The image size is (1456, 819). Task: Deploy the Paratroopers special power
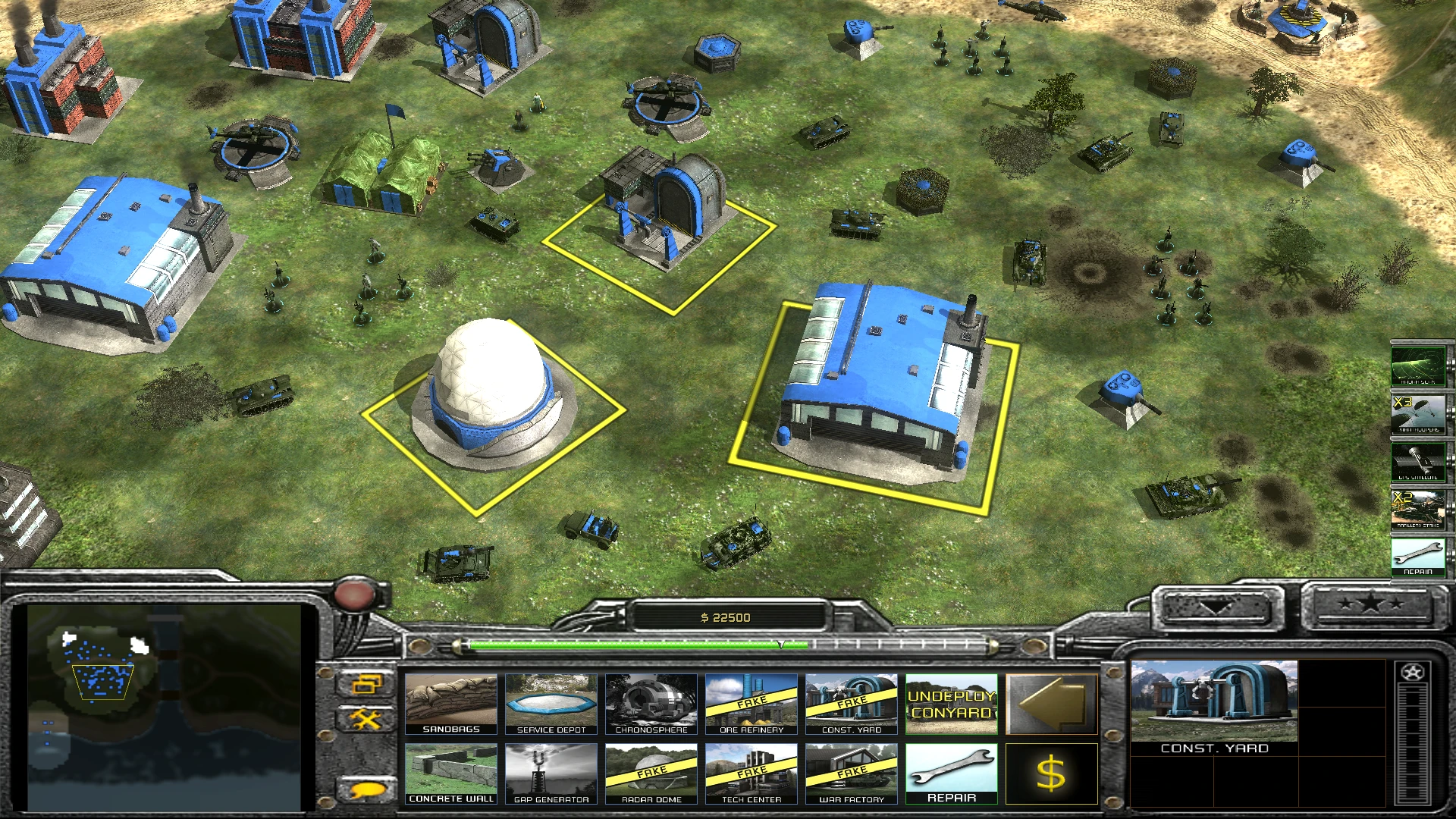tap(1419, 413)
